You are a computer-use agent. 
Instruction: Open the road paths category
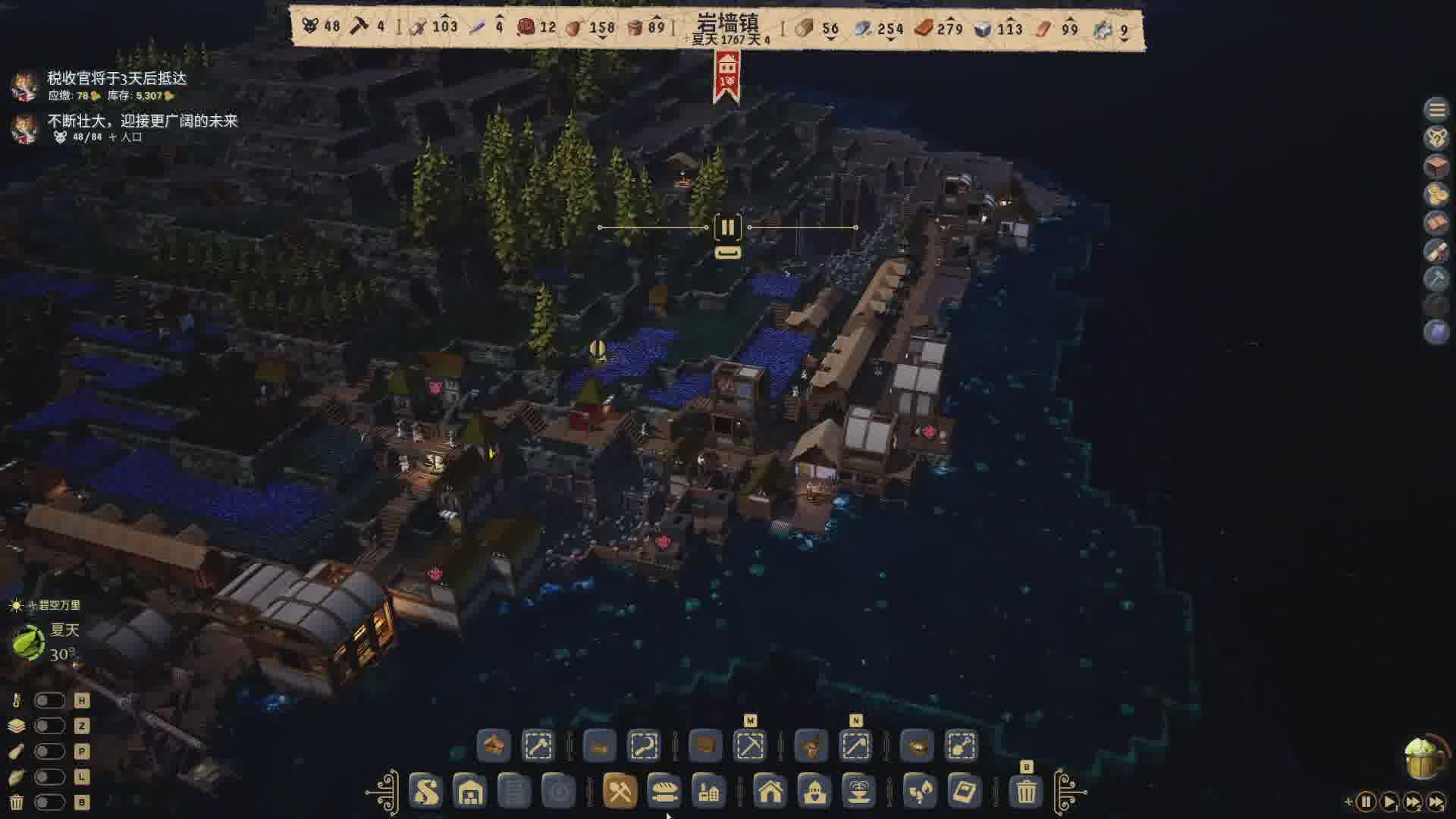click(x=425, y=792)
